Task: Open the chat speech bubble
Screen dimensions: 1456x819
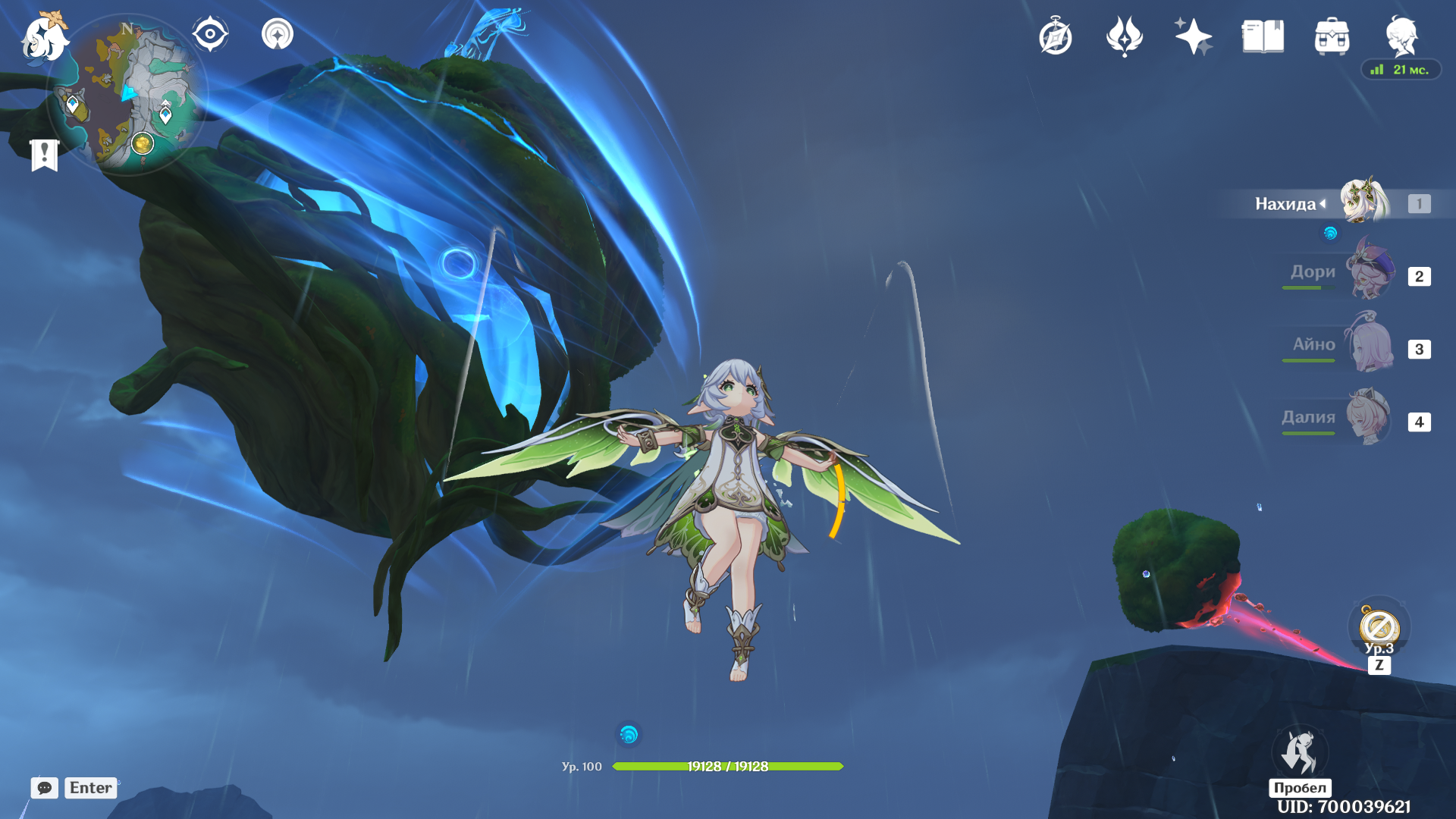Action: click(45, 788)
